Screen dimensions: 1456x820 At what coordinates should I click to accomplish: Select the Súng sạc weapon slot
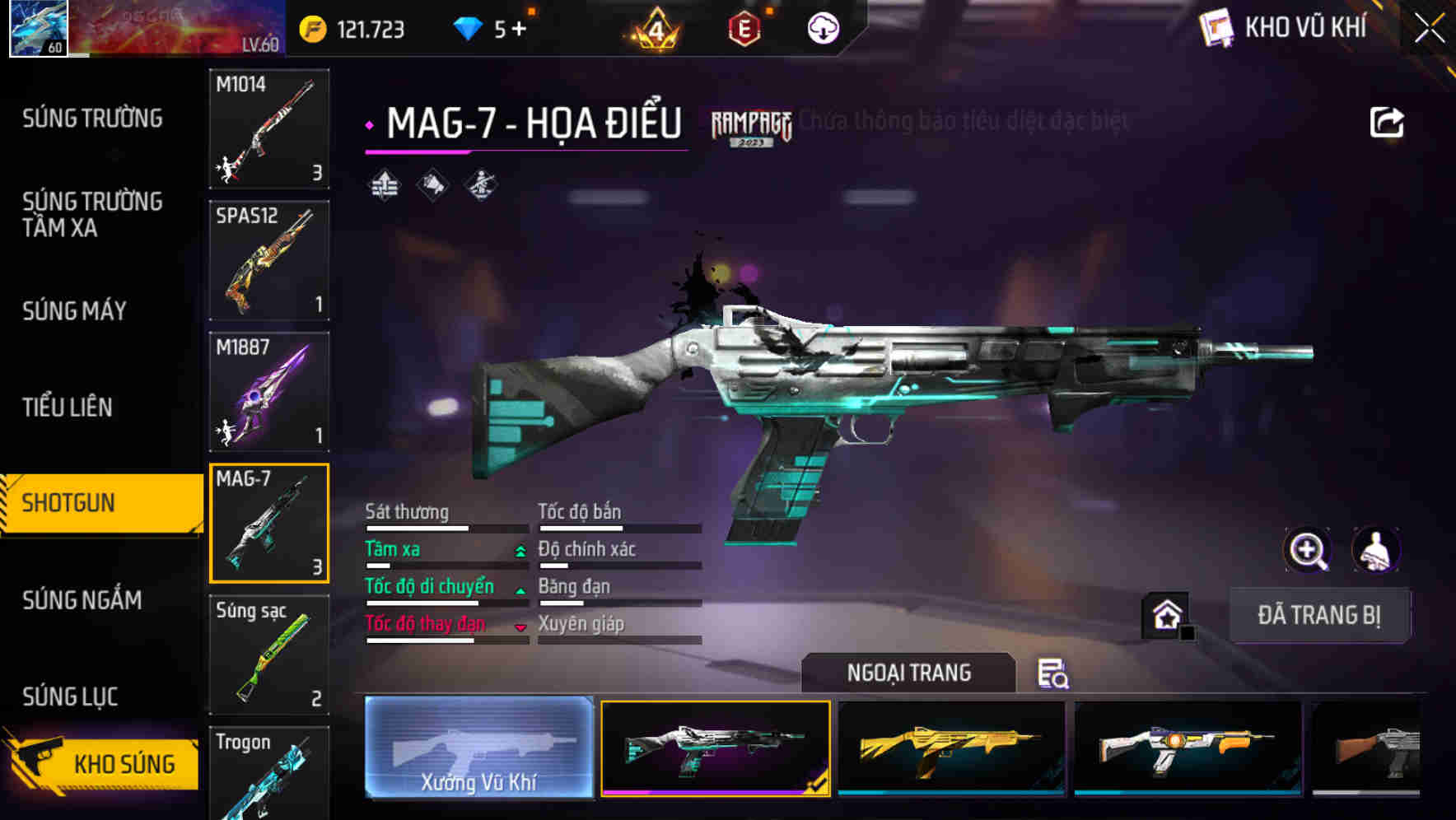coord(269,655)
